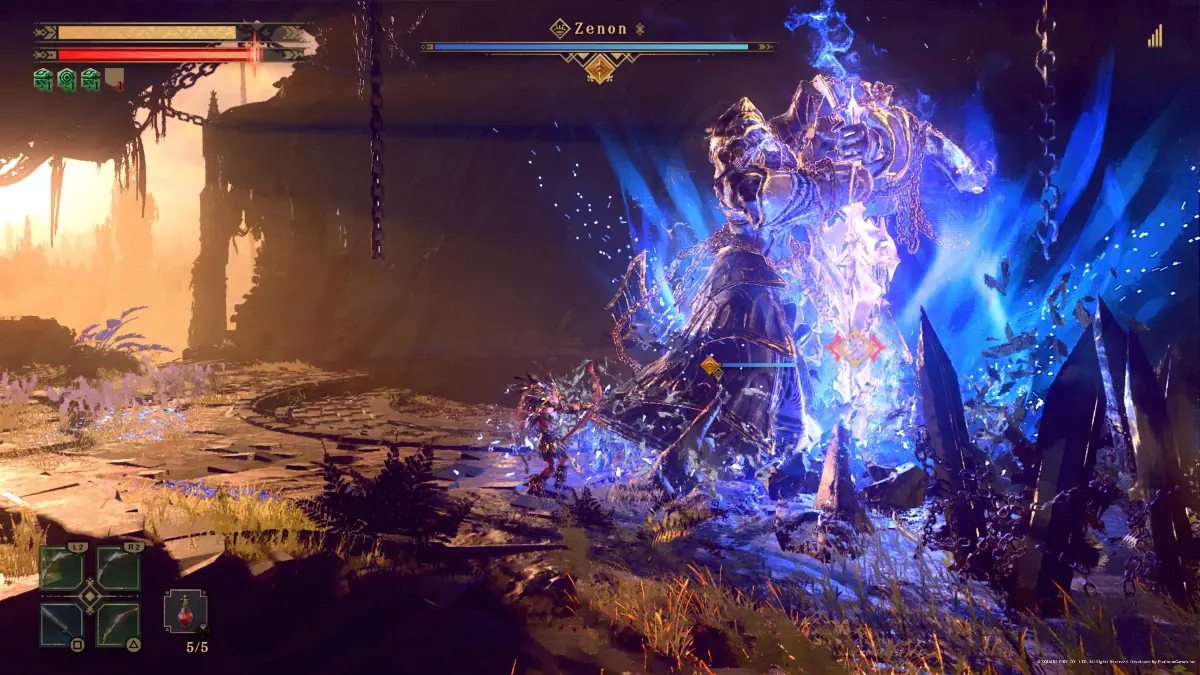Select the L2 bow skill slot
This screenshot has height=675, width=1200.
click(61, 568)
